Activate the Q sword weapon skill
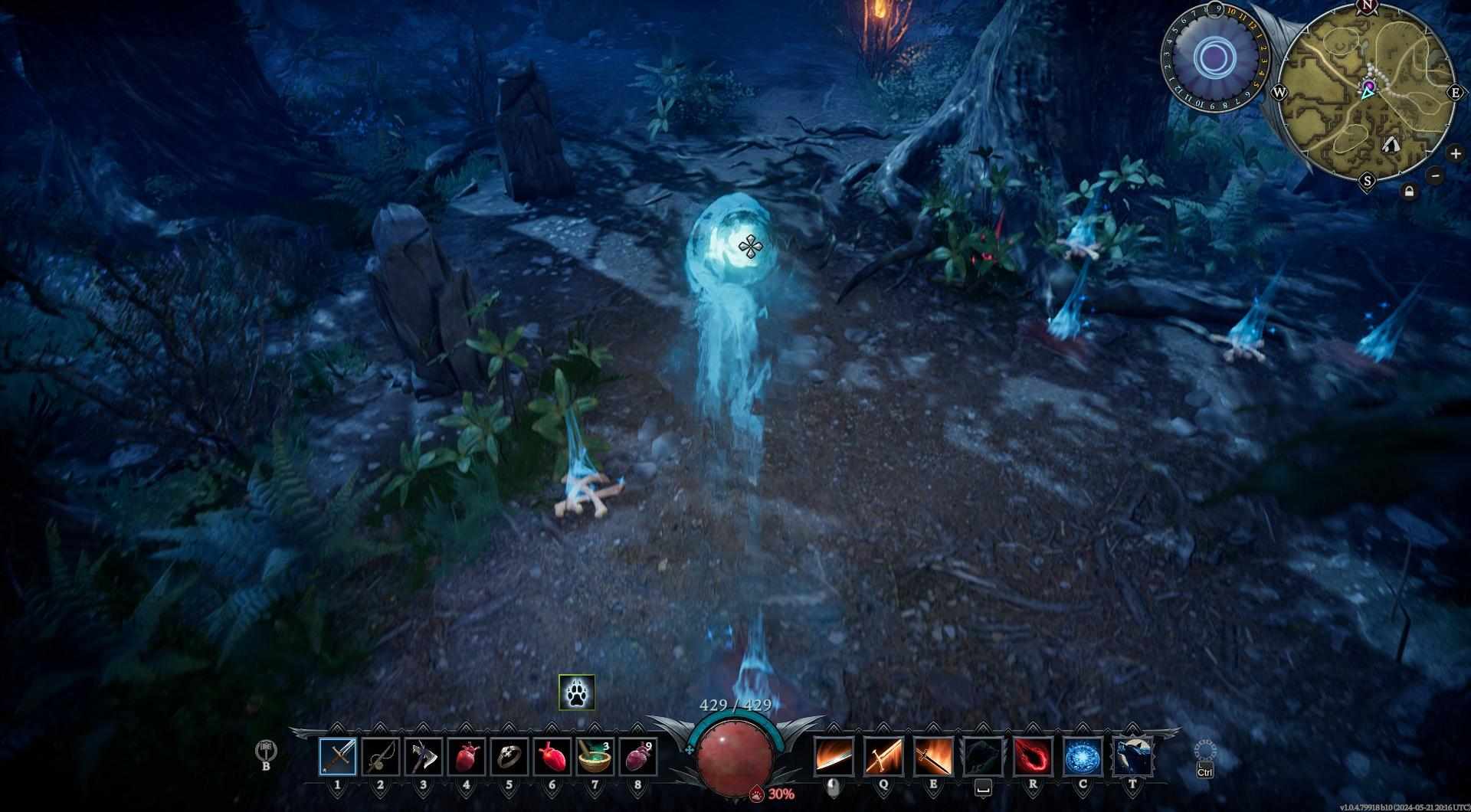Screen dimensions: 1471x812 (883, 756)
